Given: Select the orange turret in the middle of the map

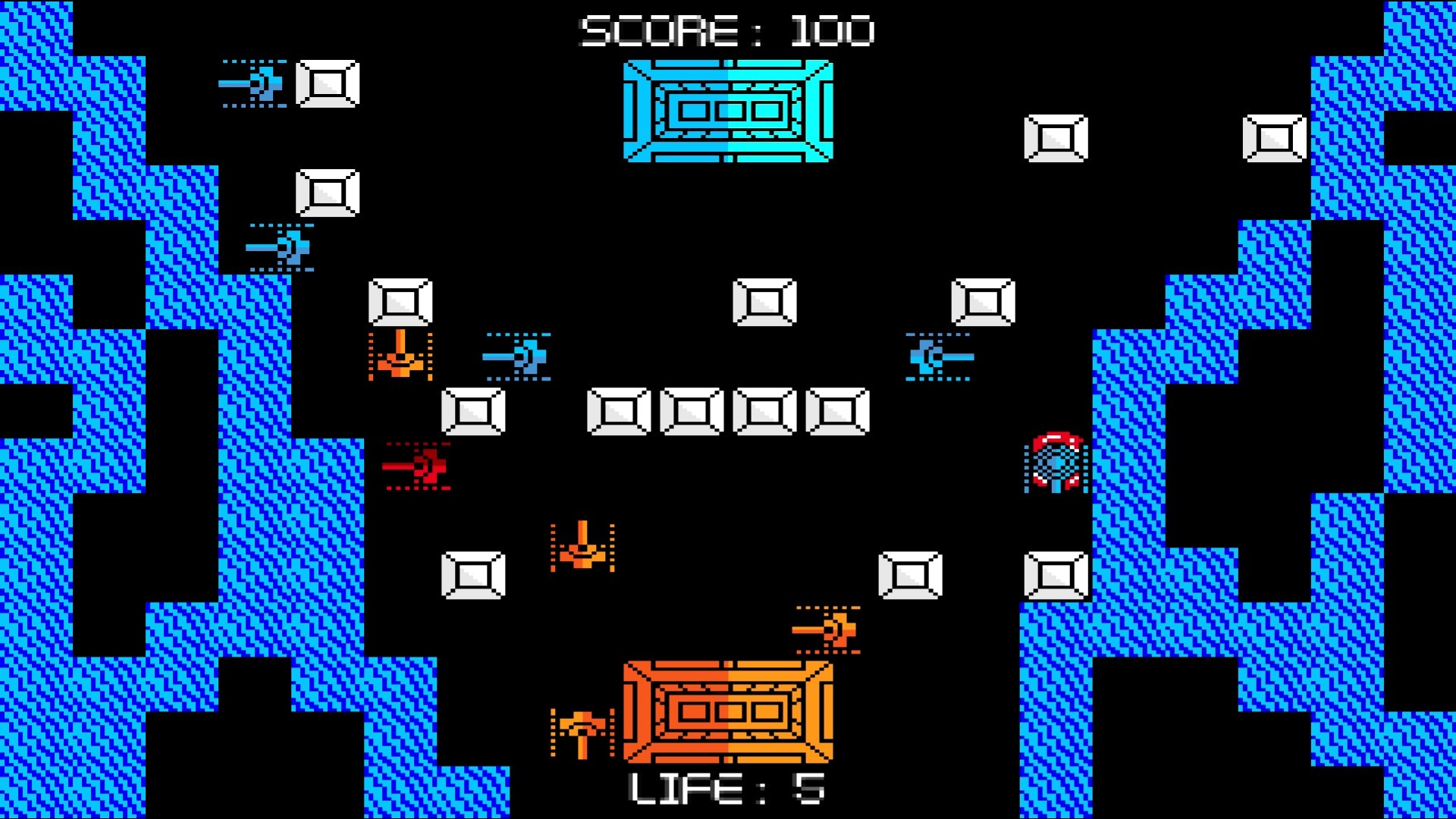Looking at the screenshot, I should click(x=582, y=548).
